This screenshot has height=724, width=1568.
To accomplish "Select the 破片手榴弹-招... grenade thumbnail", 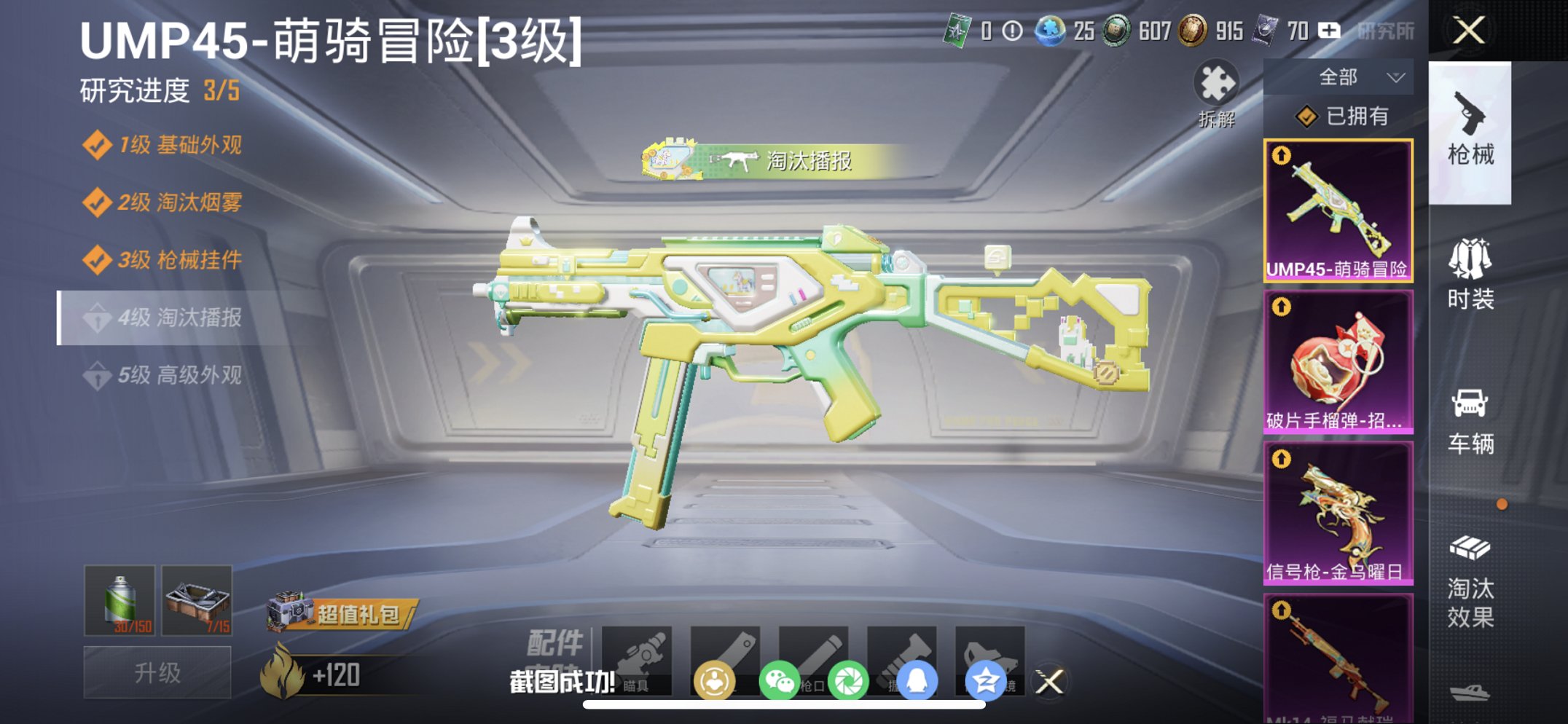I will click(1338, 361).
